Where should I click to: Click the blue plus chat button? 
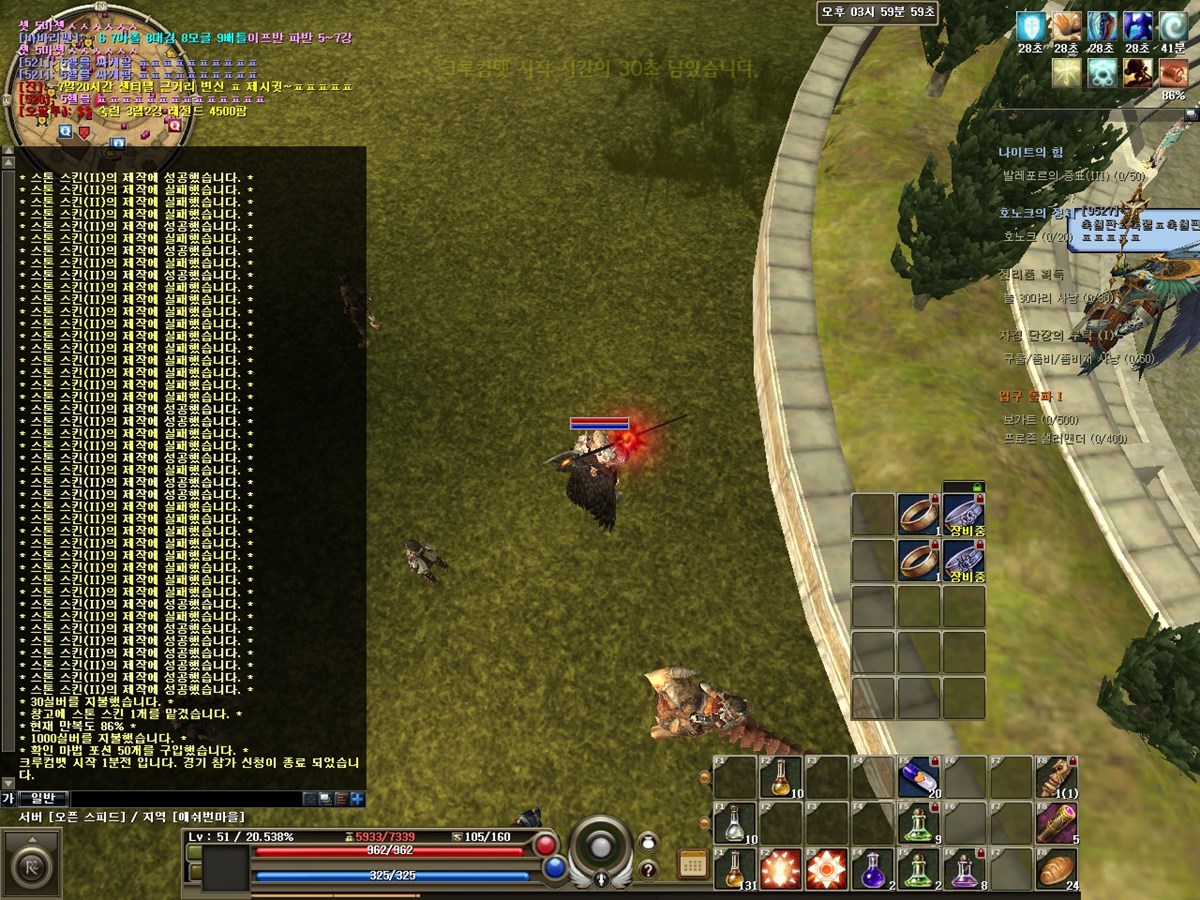[357, 798]
